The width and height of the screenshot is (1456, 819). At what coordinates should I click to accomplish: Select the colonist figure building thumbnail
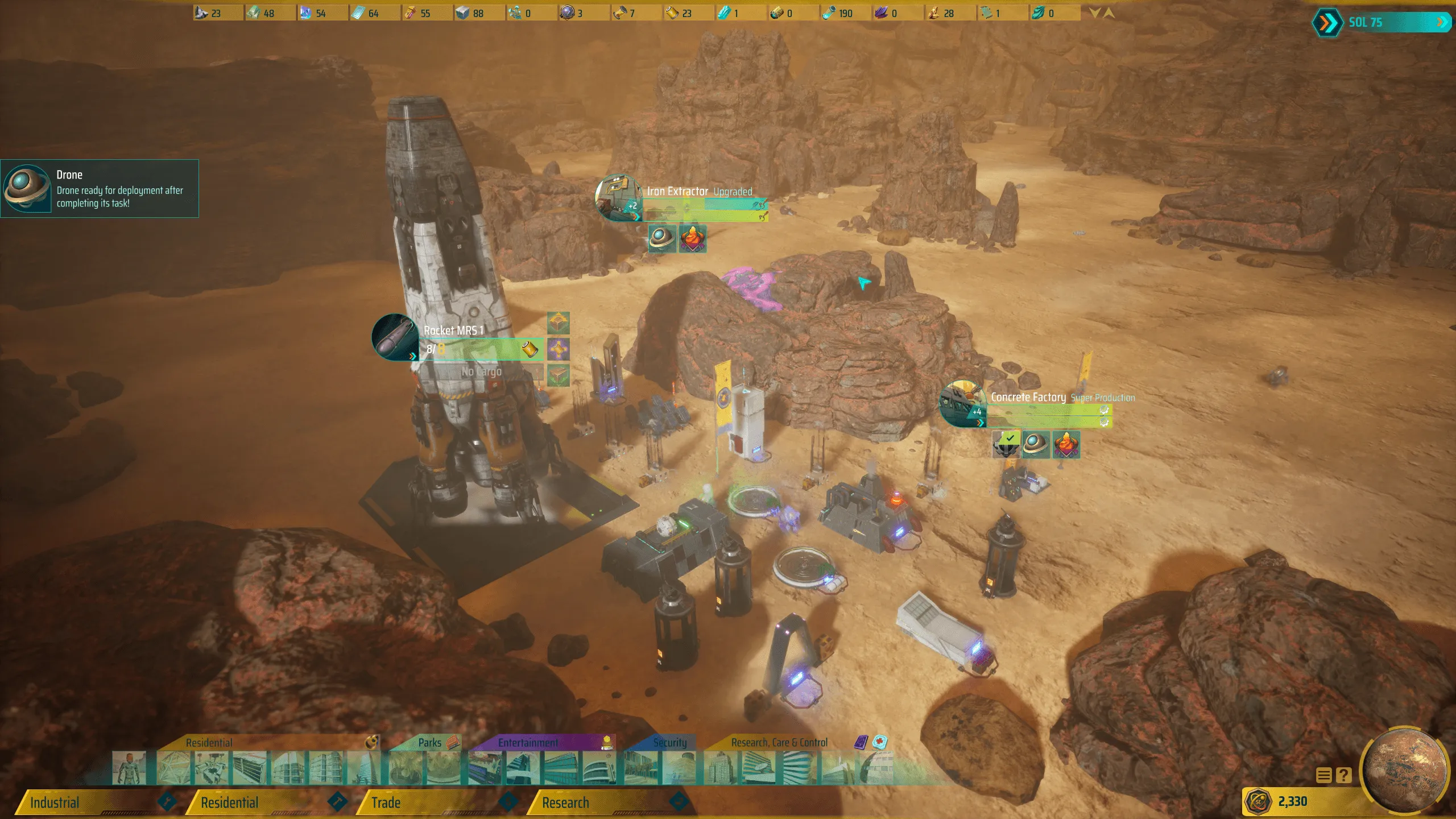pyautogui.click(x=129, y=768)
